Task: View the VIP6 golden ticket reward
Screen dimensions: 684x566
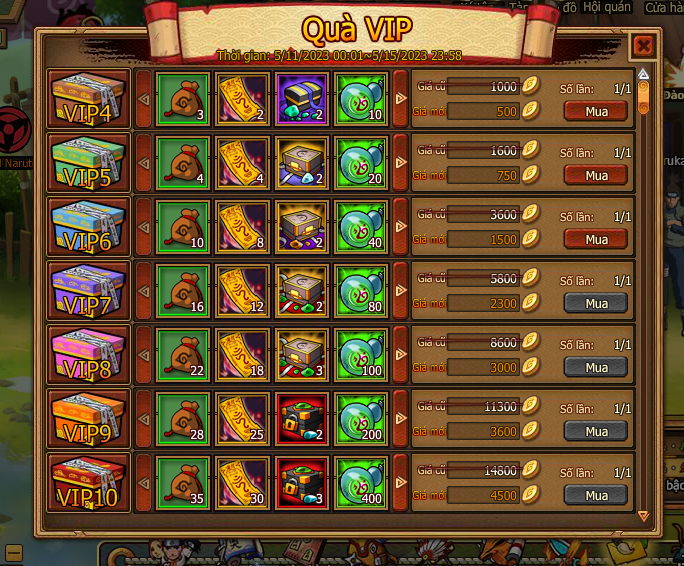Action: coord(241,226)
